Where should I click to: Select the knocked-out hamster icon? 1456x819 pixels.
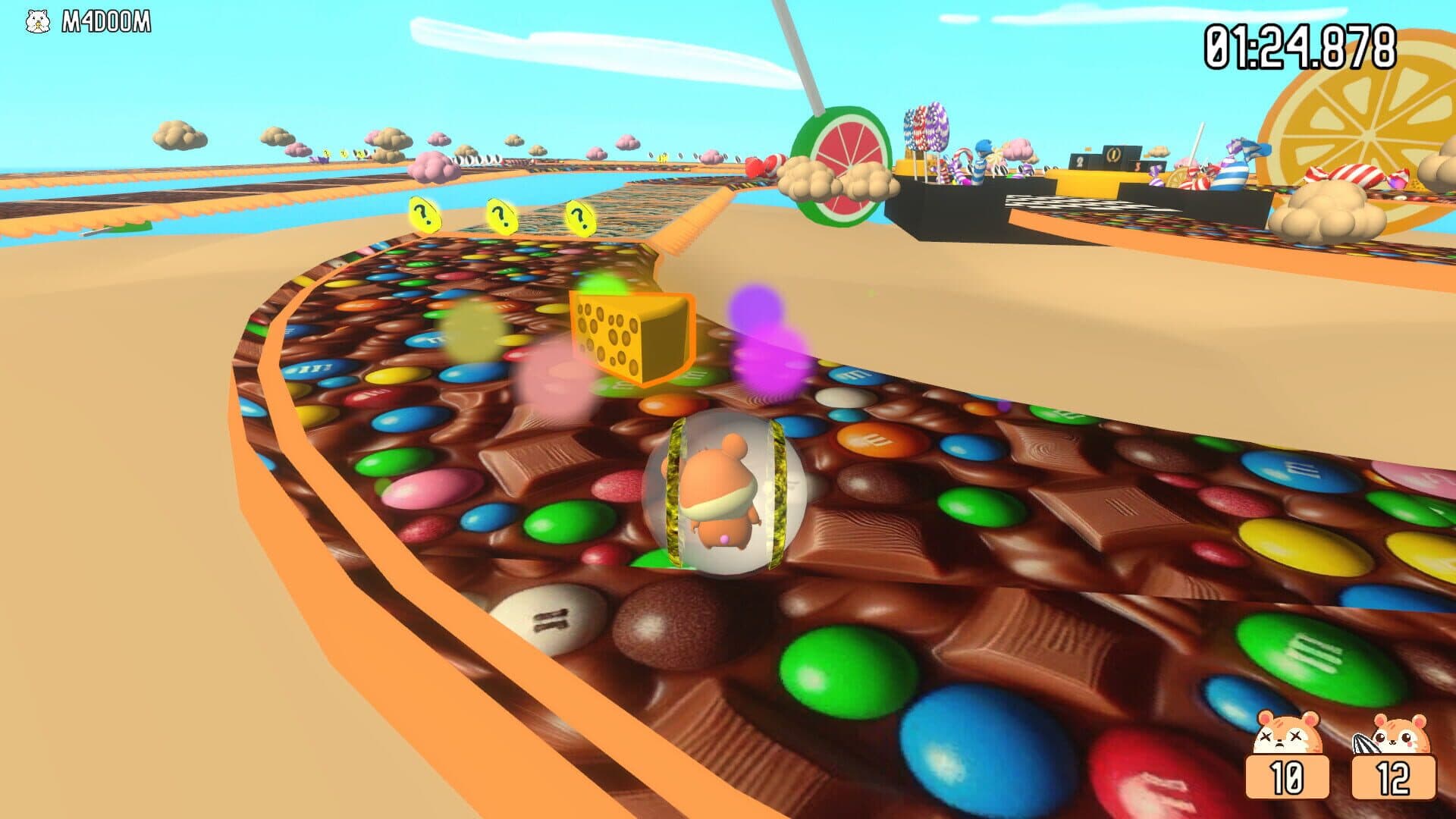(x=1287, y=734)
